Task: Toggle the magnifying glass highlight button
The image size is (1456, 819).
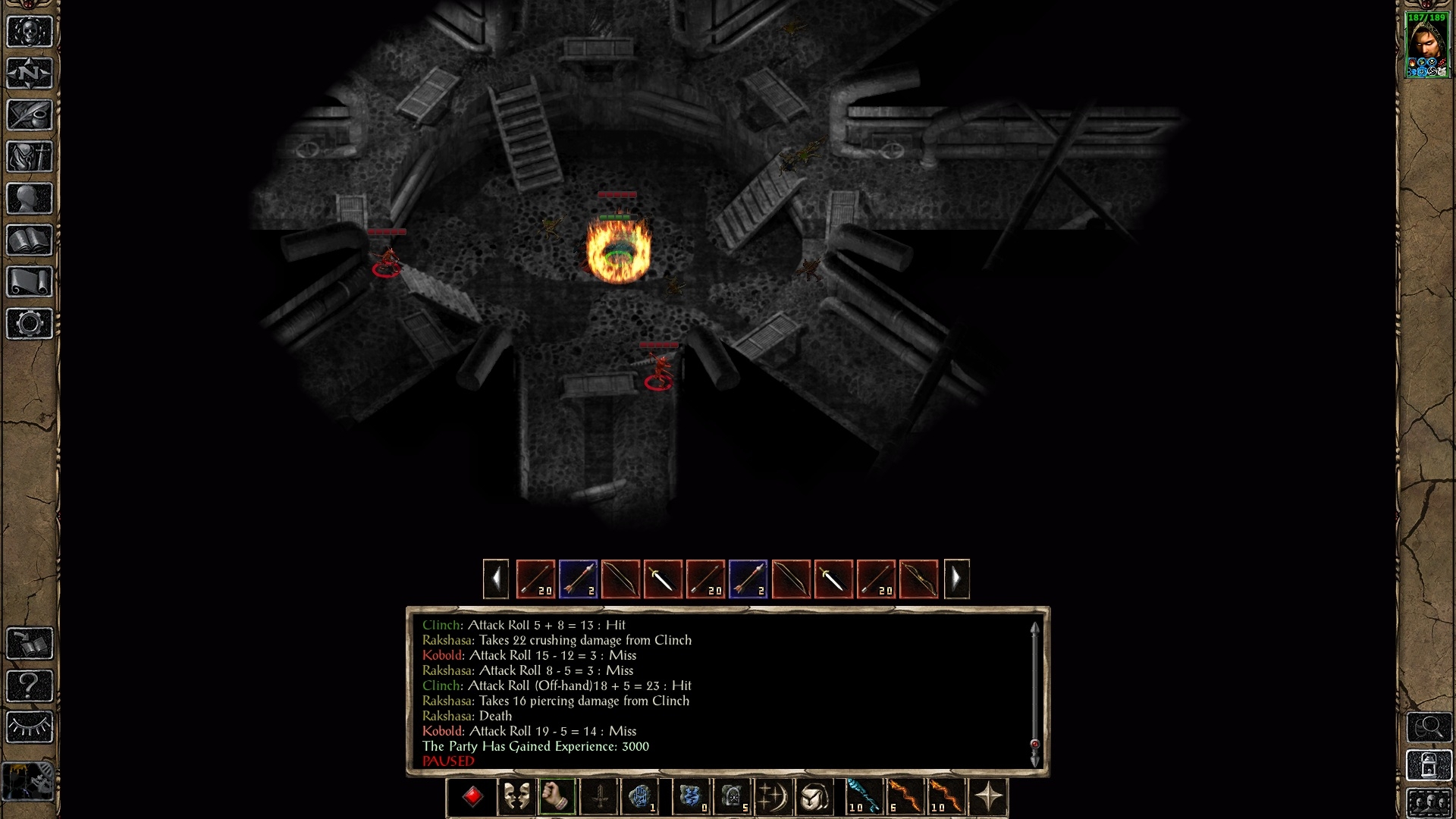Action: click(1429, 727)
